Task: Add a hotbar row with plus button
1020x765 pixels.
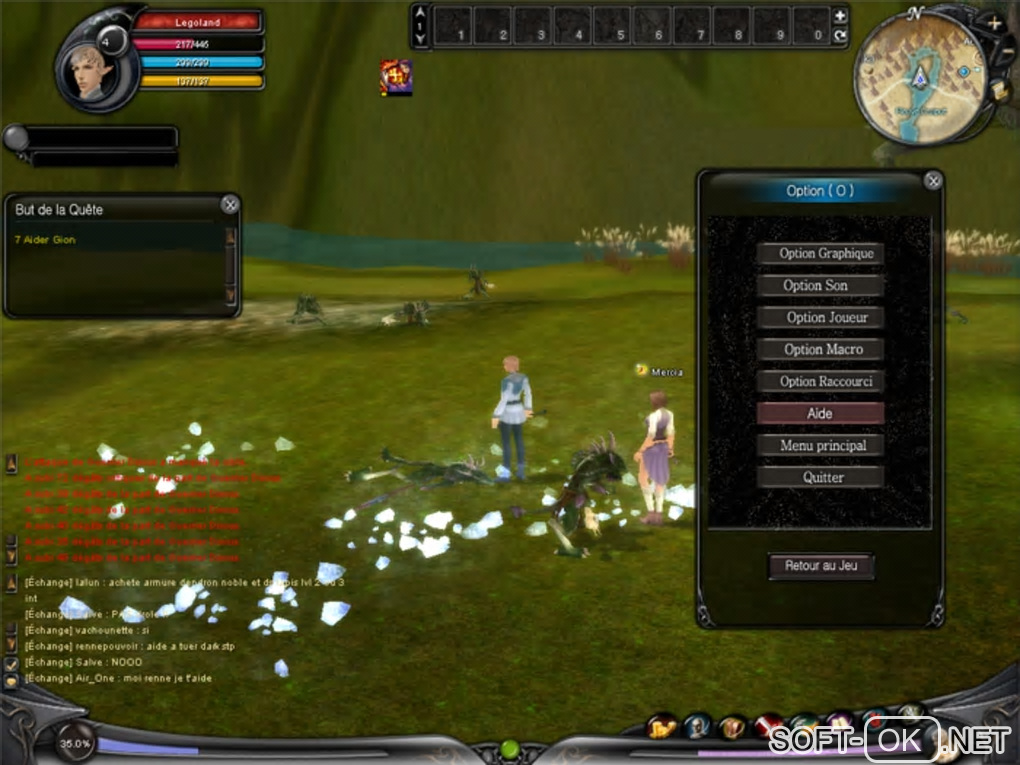Action: [840, 16]
